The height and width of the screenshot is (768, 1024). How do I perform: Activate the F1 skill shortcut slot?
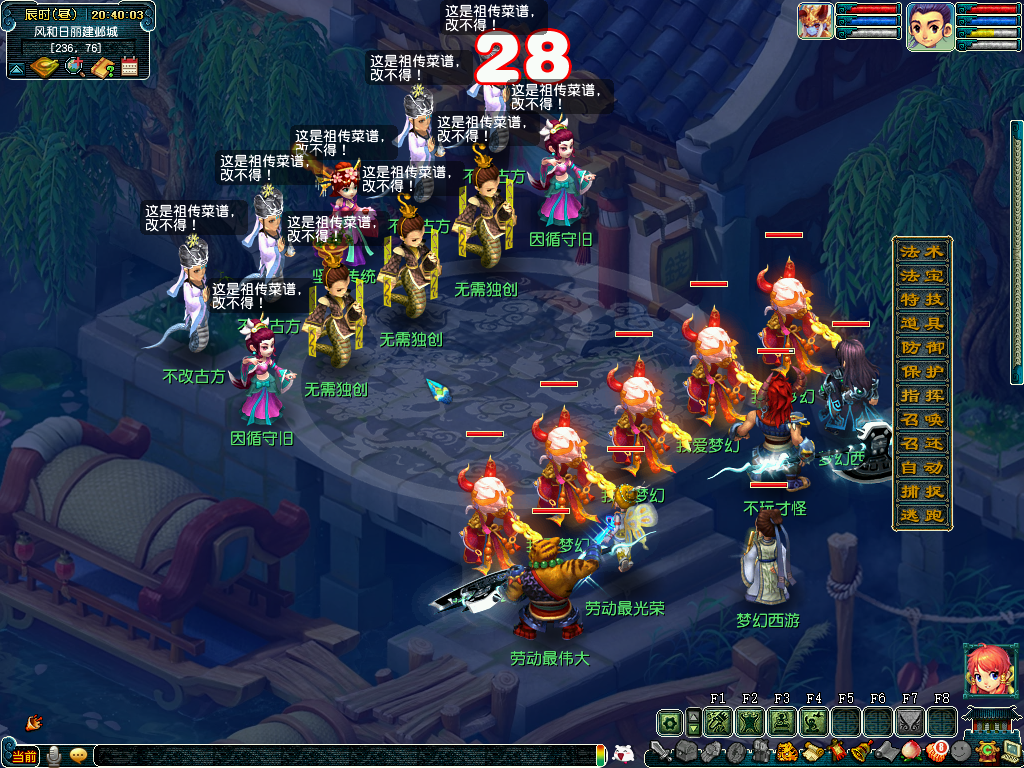click(x=718, y=721)
